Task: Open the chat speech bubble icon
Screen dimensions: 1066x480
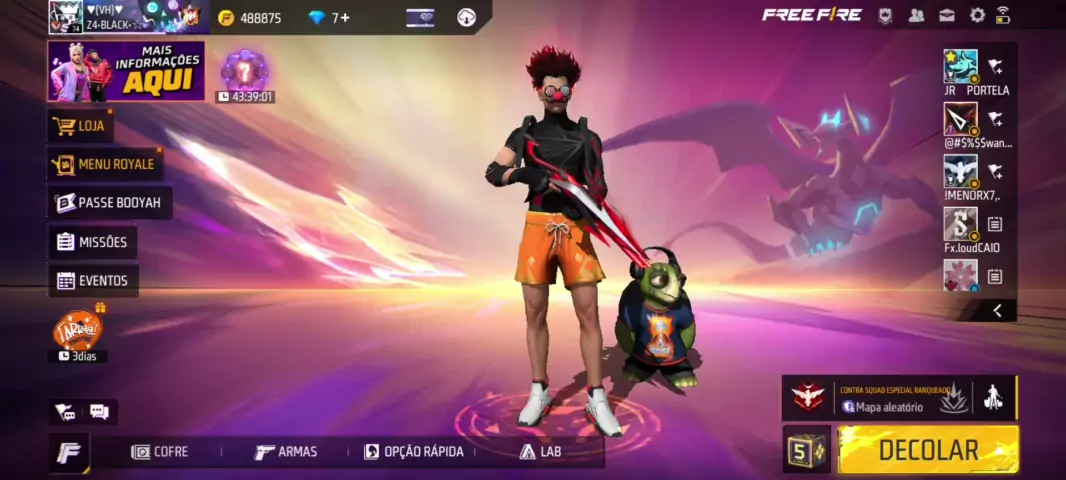Action: (99, 411)
